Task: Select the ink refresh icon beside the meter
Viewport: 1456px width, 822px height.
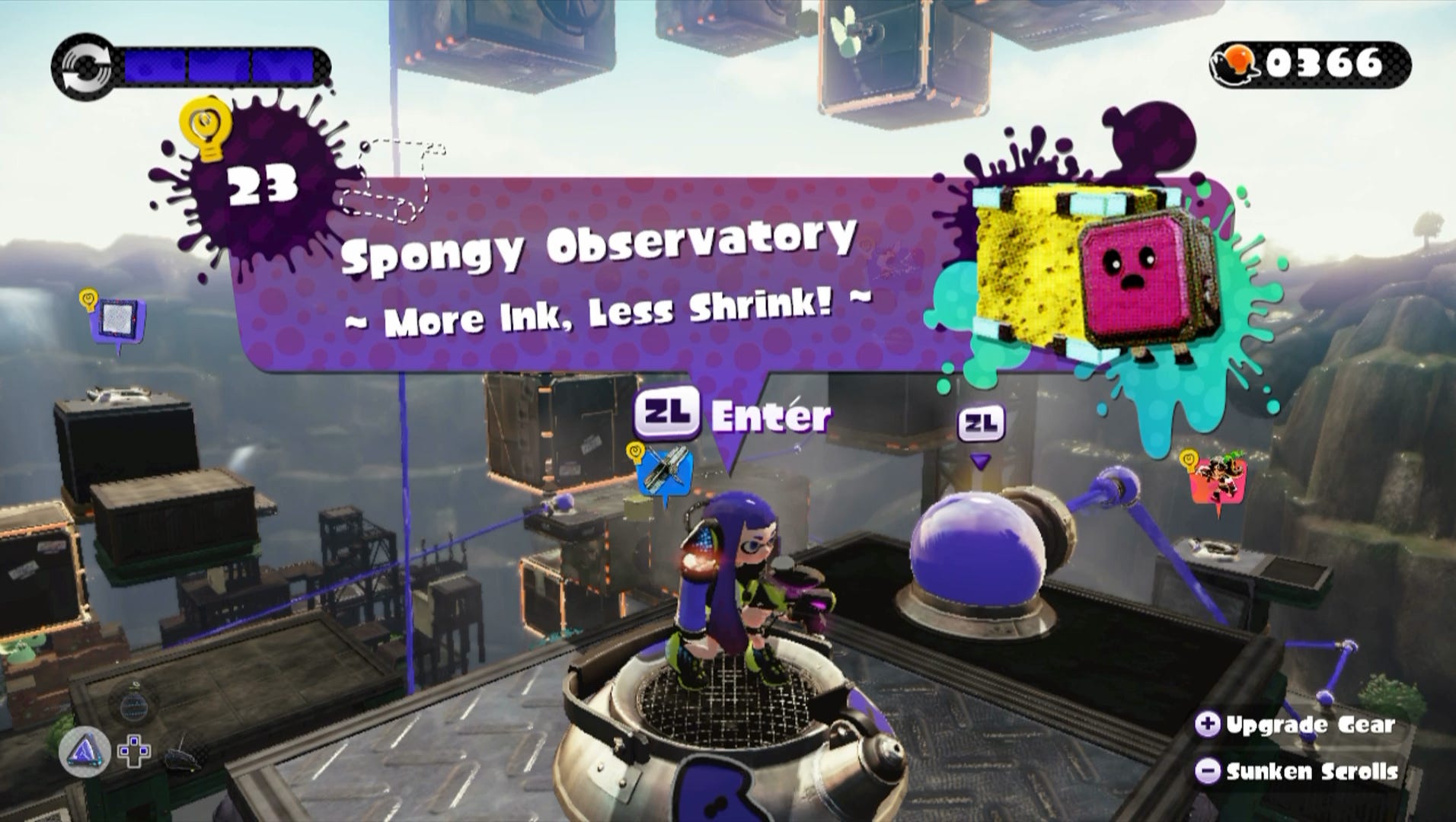Action: click(x=86, y=65)
